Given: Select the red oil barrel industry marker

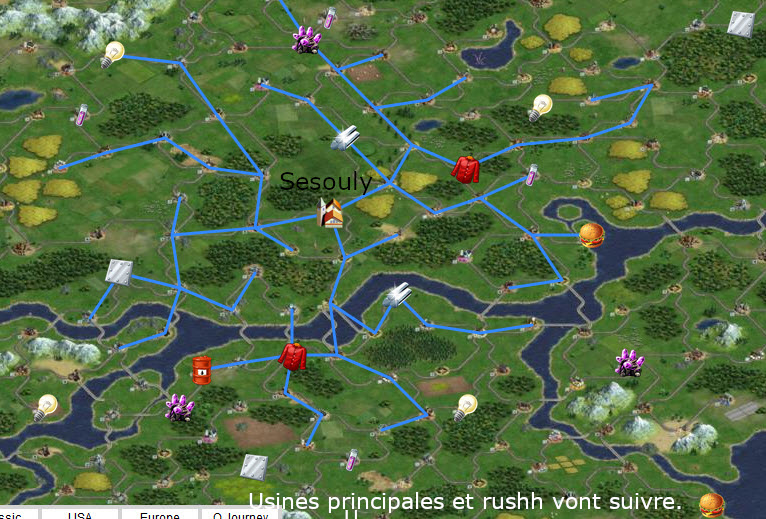Looking at the screenshot, I should pyautogui.click(x=202, y=370).
